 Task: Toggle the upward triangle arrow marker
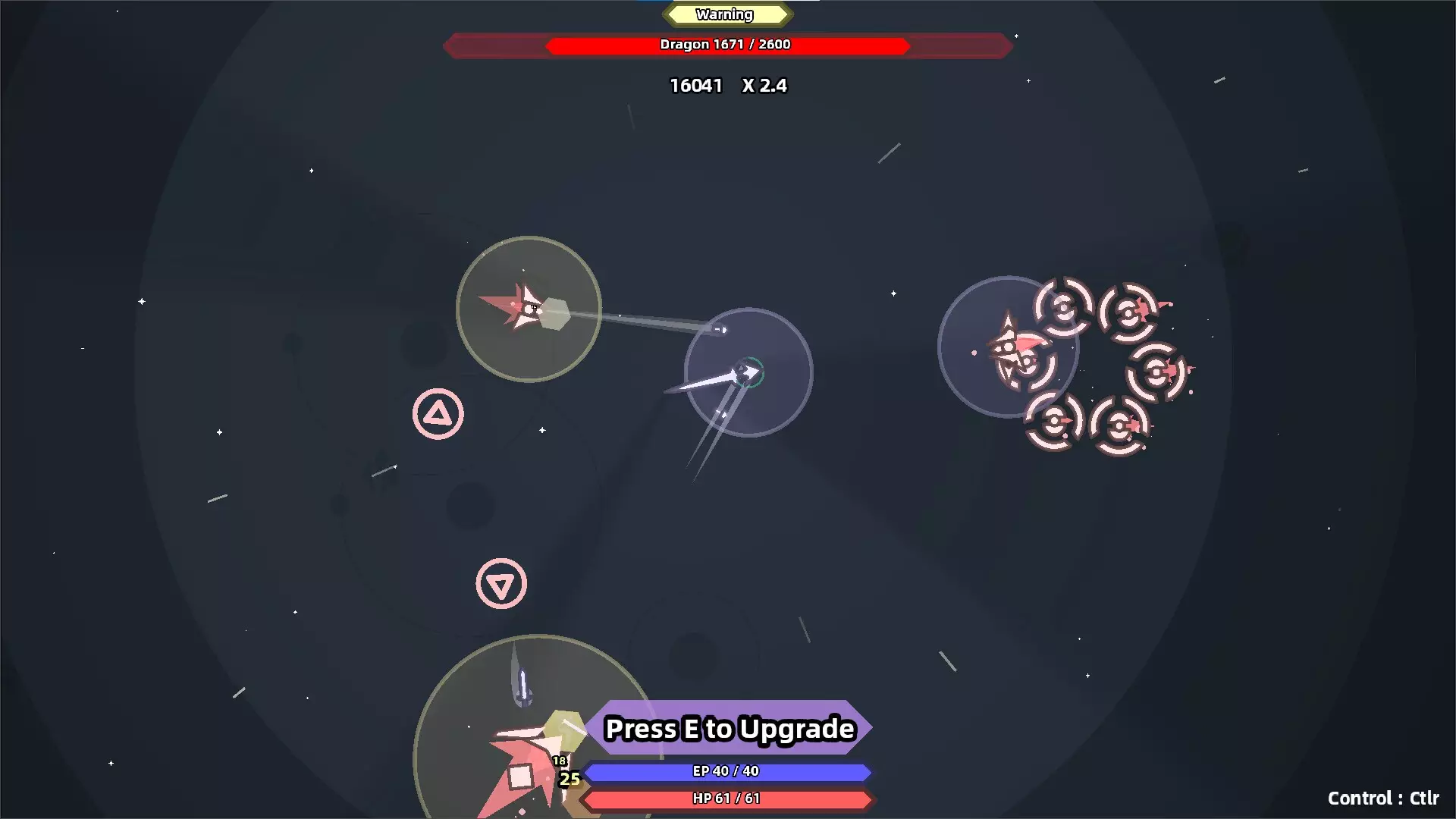click(438, 413)
